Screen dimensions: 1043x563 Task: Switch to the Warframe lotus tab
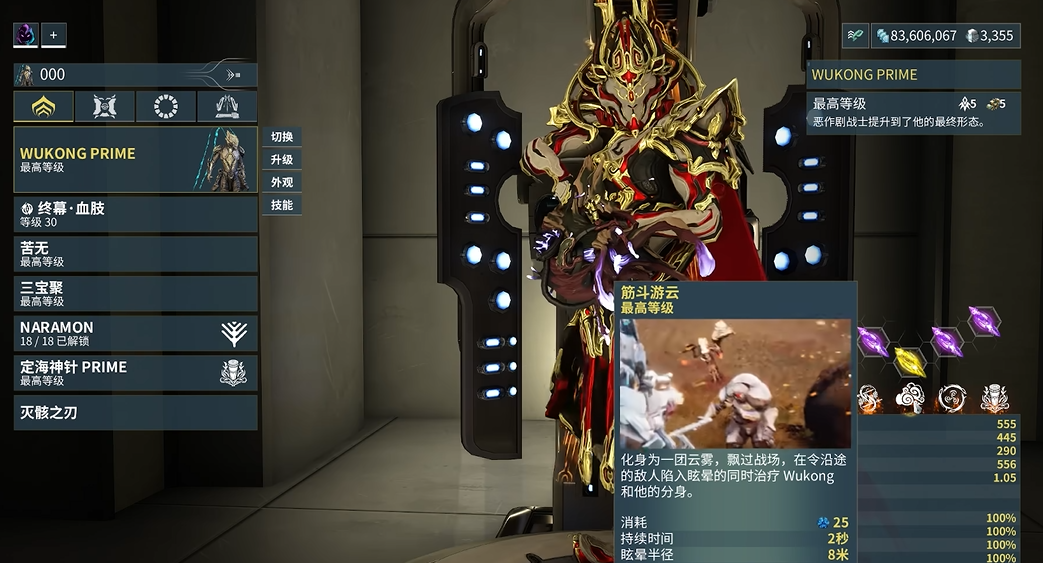44,106
